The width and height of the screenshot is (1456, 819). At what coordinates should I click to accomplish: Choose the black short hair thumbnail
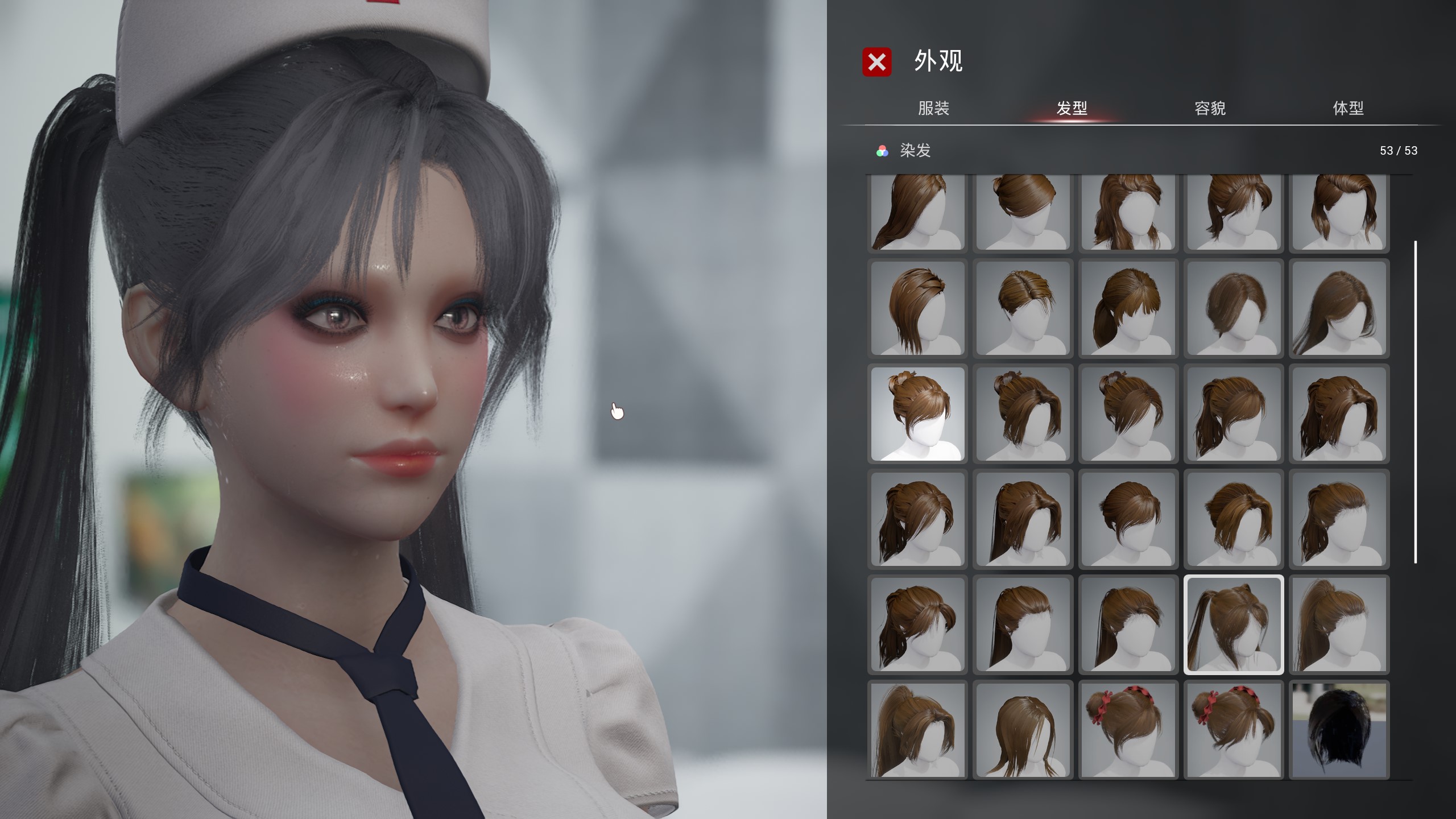1339,730
